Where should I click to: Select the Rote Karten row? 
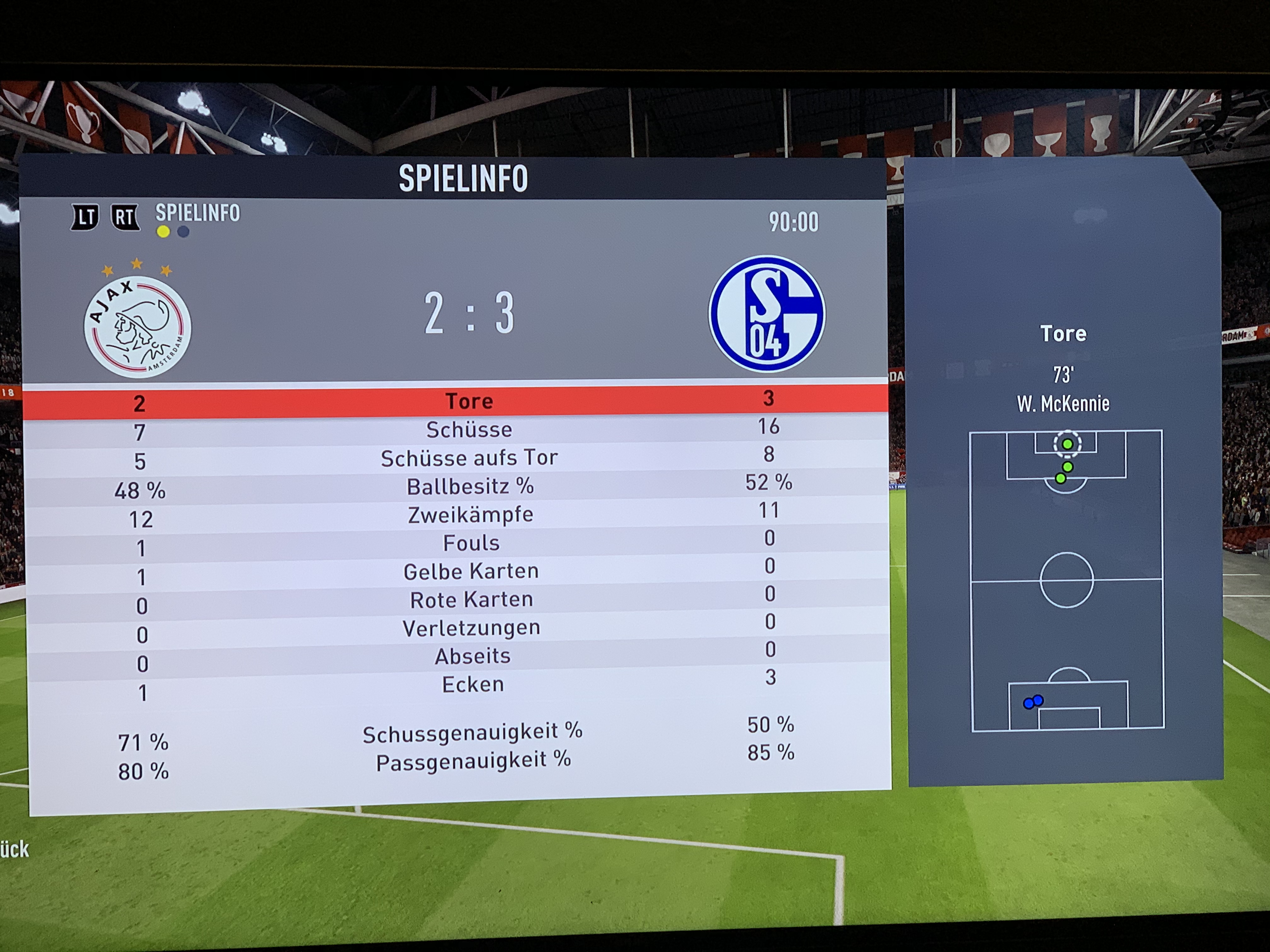coord(472,600)
